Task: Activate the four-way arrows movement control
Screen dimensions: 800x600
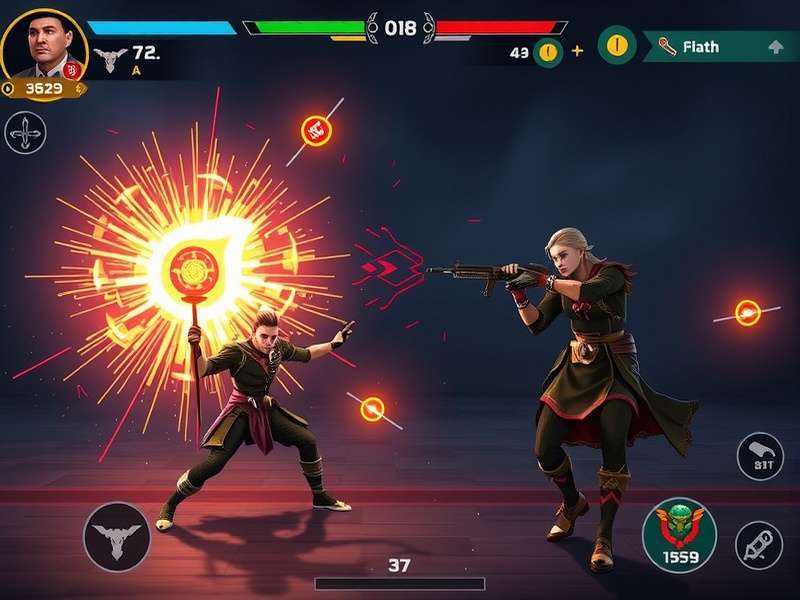Action: click(x=25, y=133)
